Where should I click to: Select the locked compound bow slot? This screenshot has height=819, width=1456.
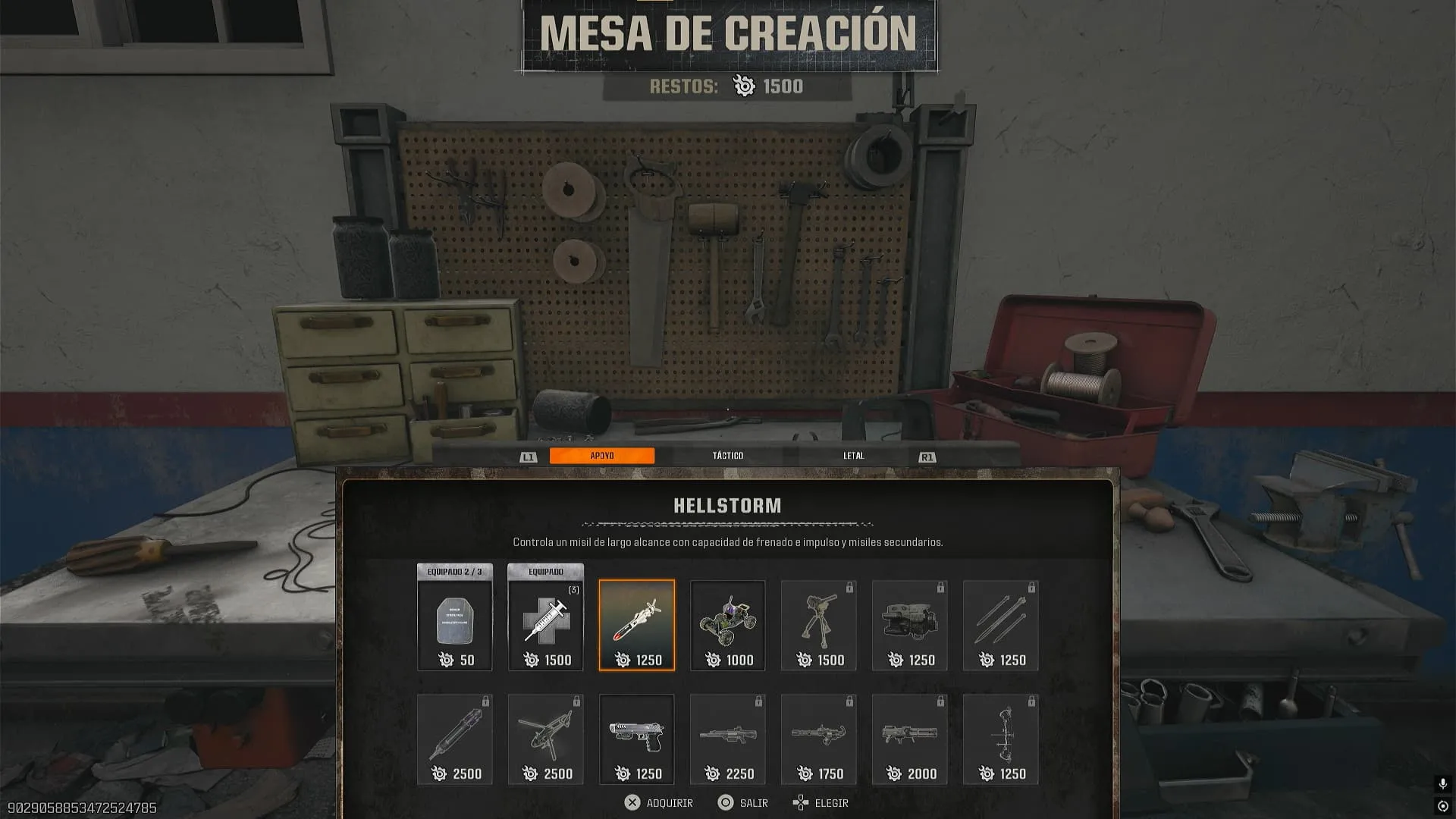coord(1001,739)
